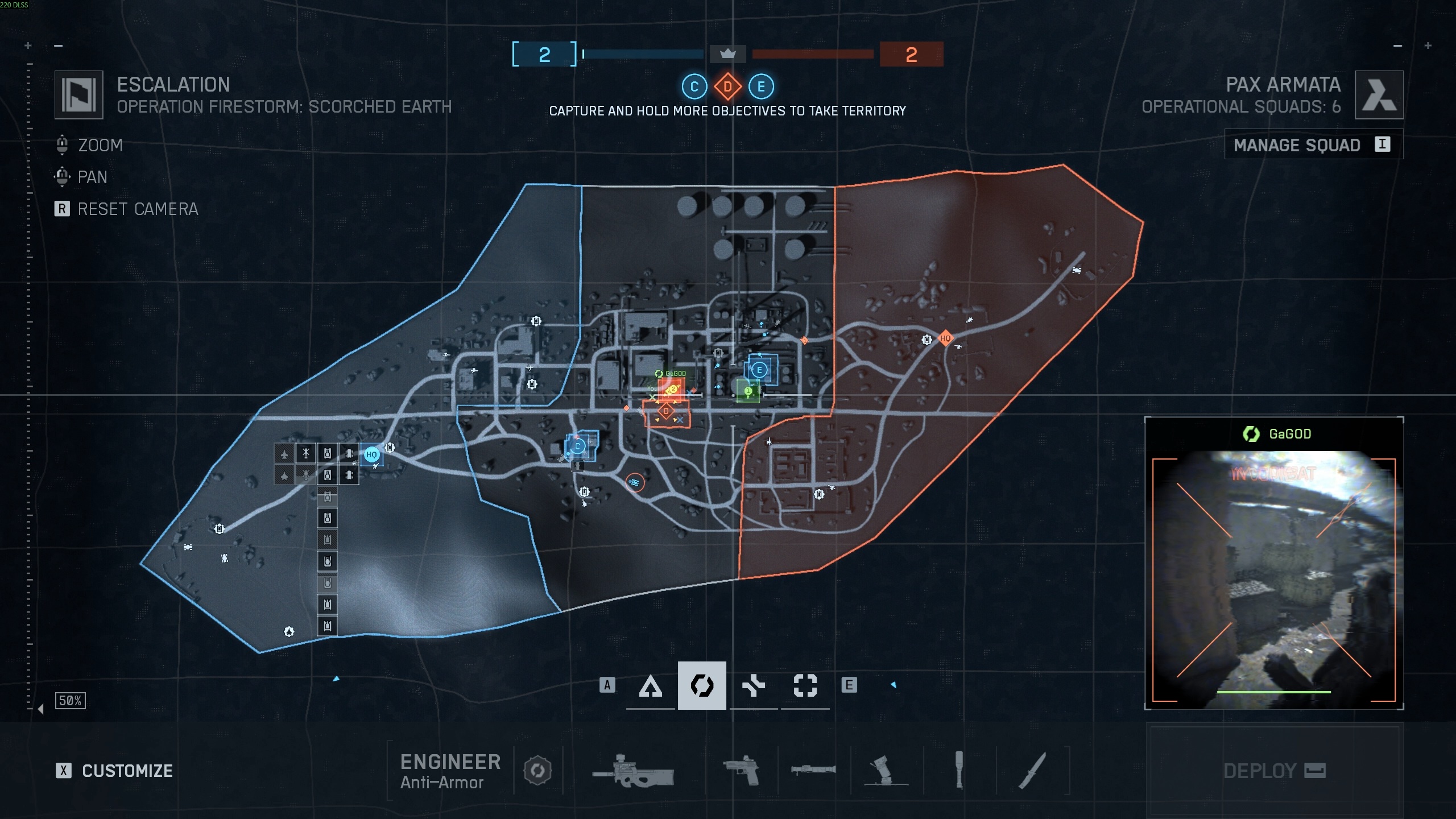Select the helicopter vehicle spawn icon
This screenshot has width=1456, height=819.
click(305, 453)
